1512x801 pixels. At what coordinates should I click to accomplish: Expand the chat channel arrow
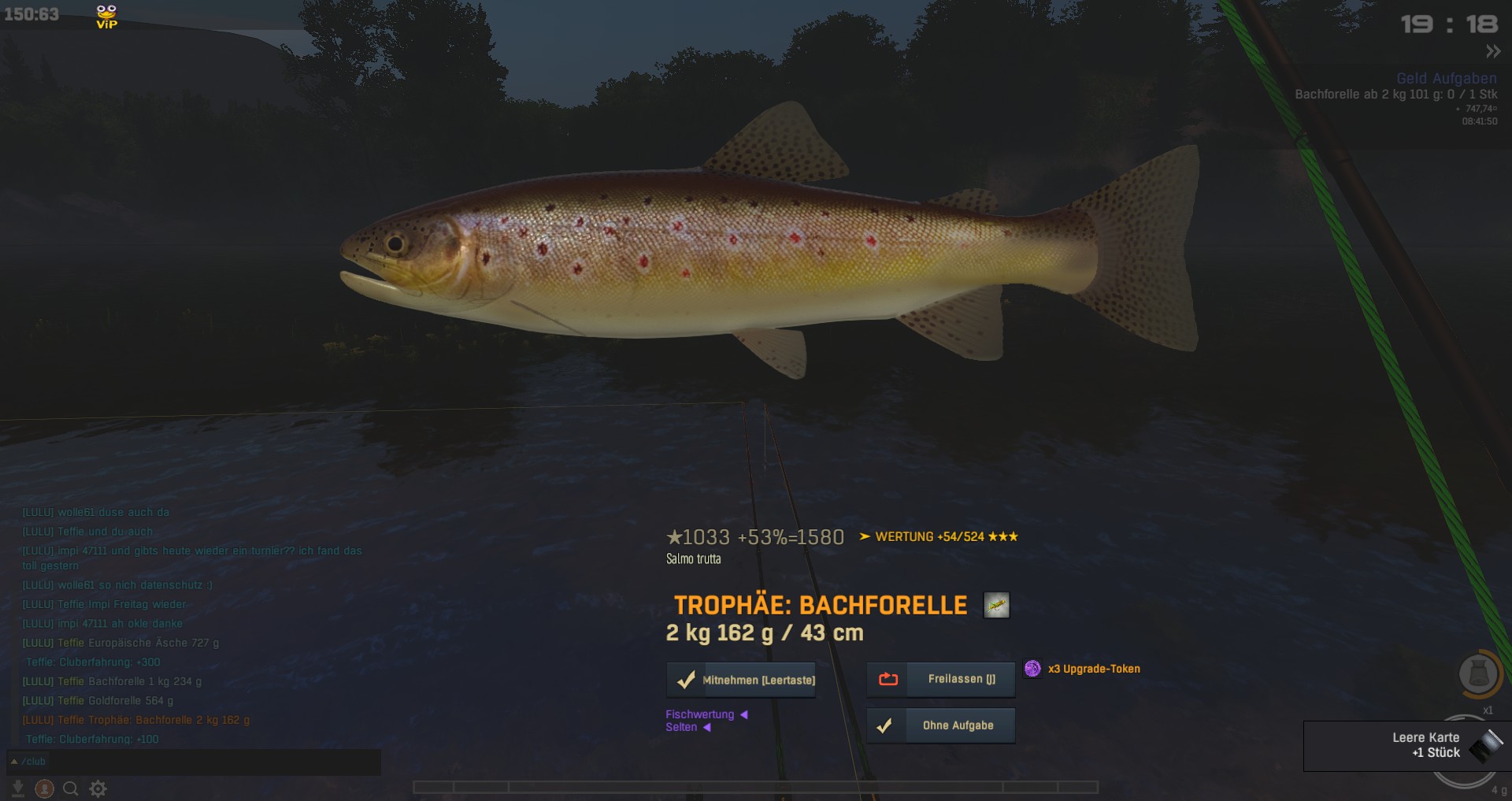14,762
